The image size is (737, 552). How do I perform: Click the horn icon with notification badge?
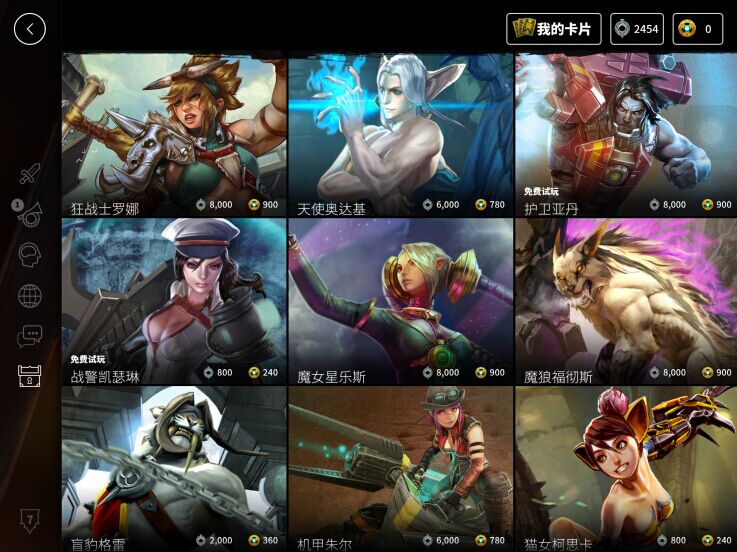click(29, 214)
